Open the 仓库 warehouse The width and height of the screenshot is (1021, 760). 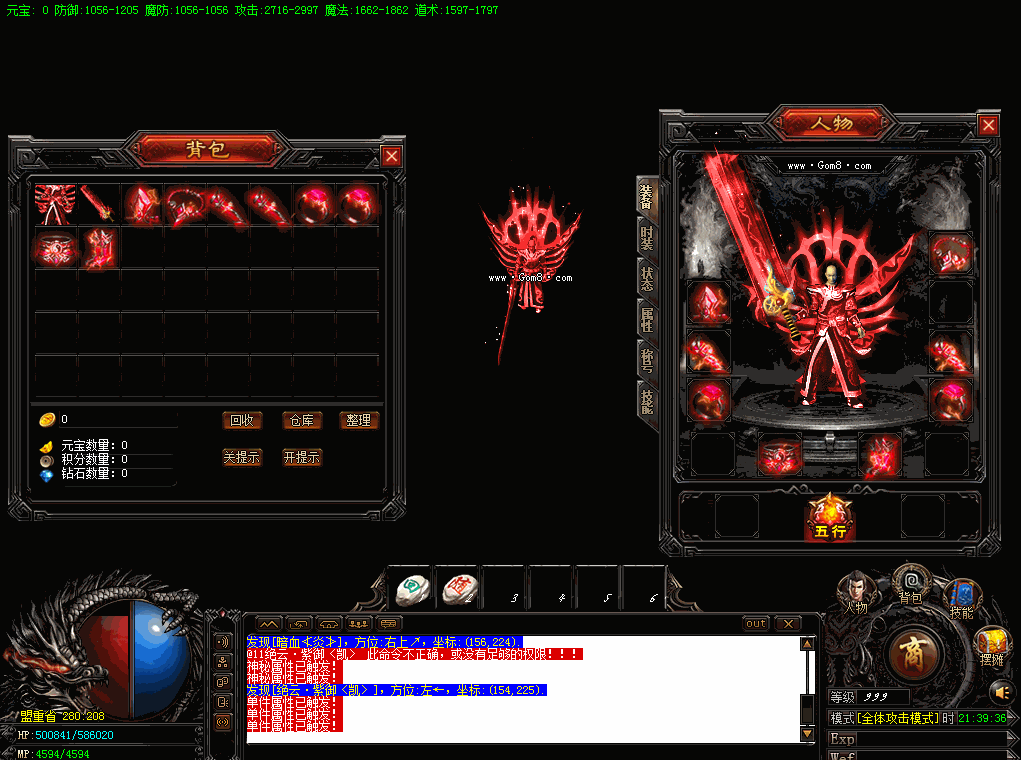click(x=301, y=420)
